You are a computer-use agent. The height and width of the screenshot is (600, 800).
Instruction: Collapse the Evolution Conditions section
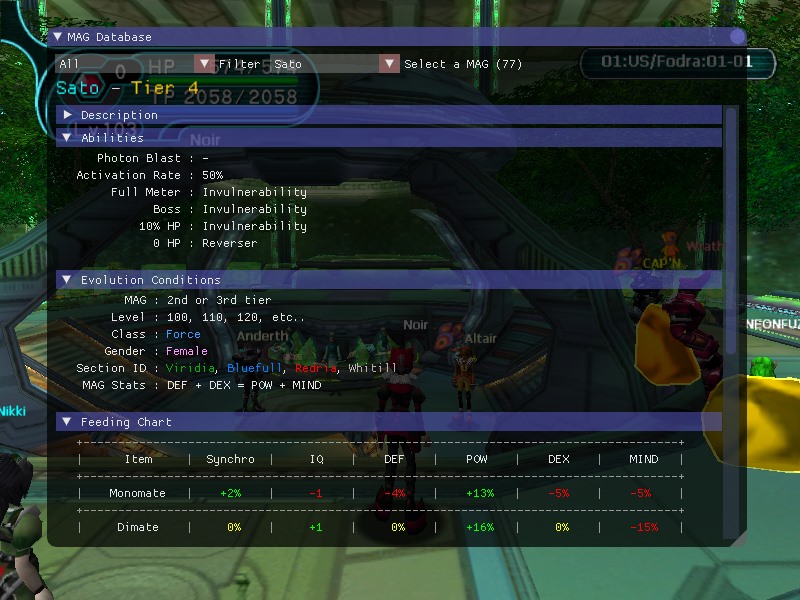tap(67, 280)
